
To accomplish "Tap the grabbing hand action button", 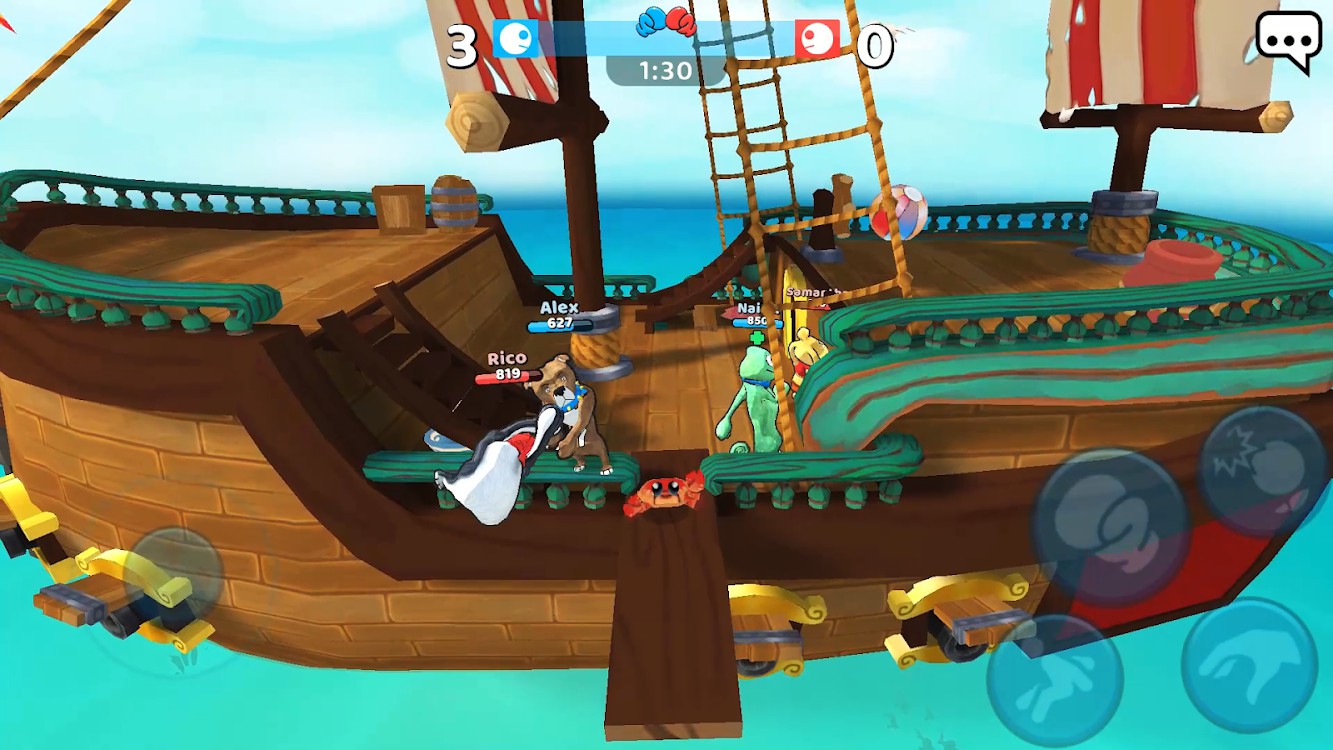I will point(1249,664).
